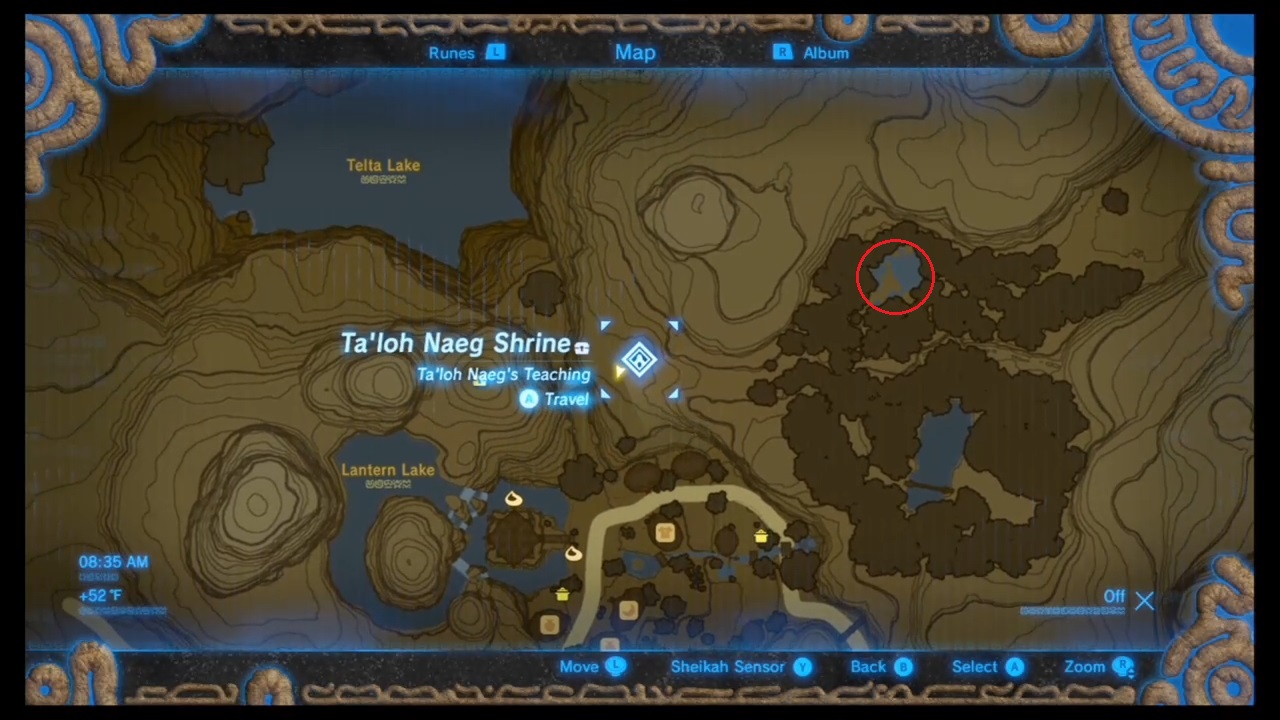
Task: Click the Back option in the bottom bar
Action: point(868,667)
